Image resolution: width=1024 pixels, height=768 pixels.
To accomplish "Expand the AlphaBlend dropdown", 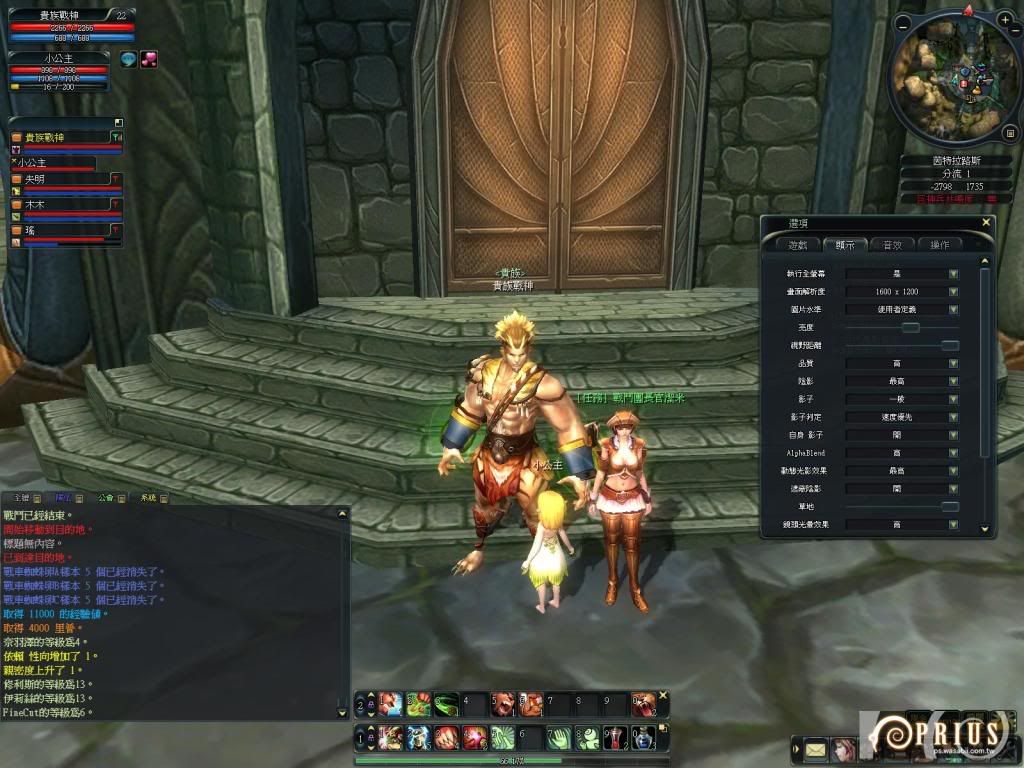I will point(953,453).
